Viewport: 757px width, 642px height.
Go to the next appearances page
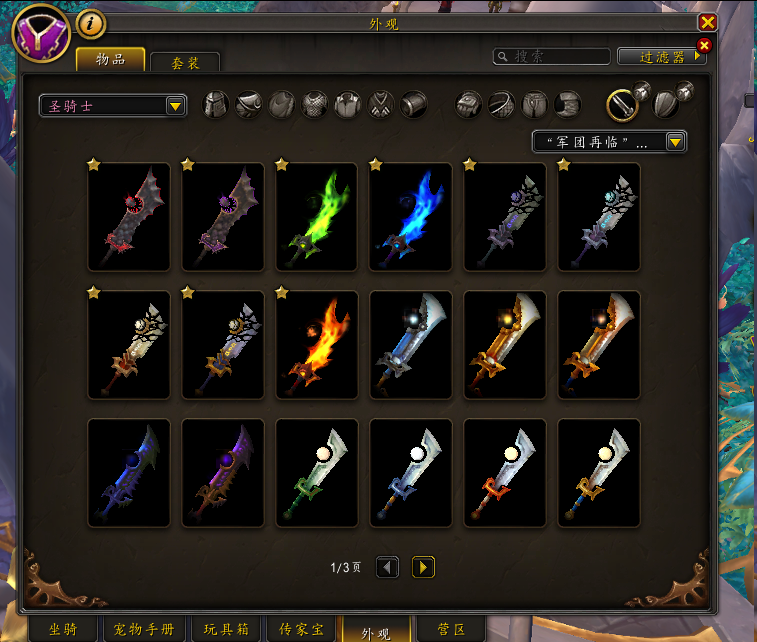[x=423, y=567]
